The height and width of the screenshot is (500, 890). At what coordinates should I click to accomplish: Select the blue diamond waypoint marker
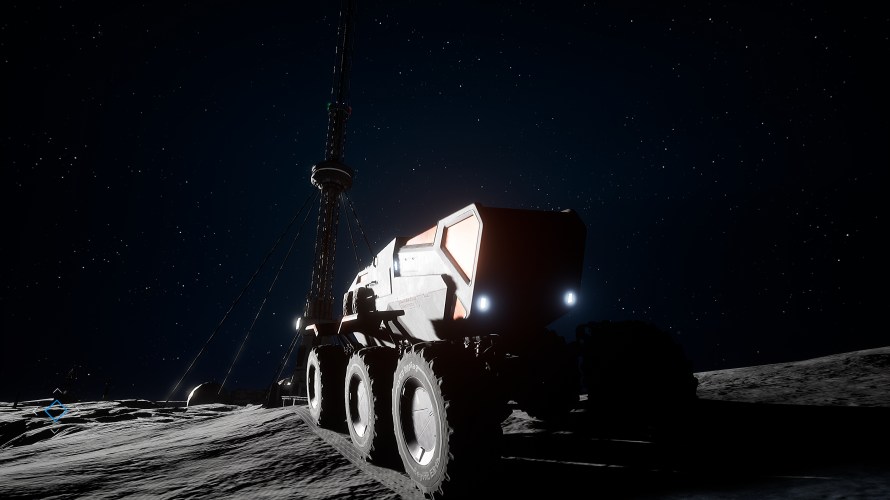tap(55, 410)
